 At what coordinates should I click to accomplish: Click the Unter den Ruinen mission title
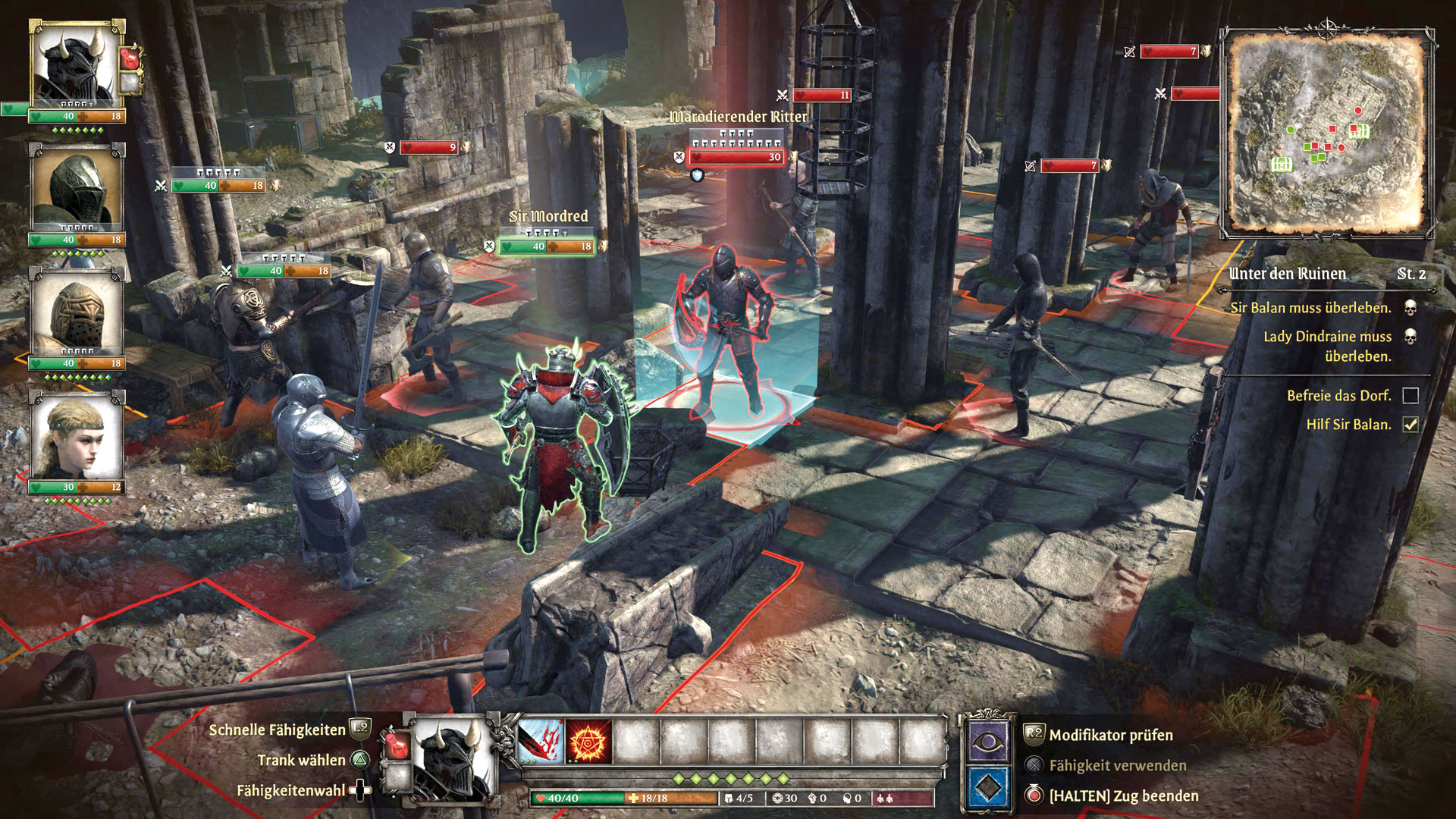click(1287, 274)
